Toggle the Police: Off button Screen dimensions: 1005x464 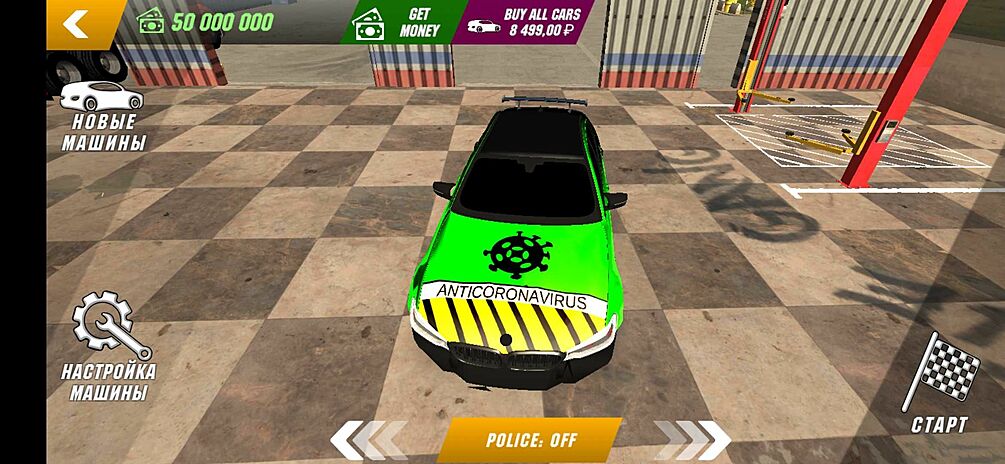530,440
